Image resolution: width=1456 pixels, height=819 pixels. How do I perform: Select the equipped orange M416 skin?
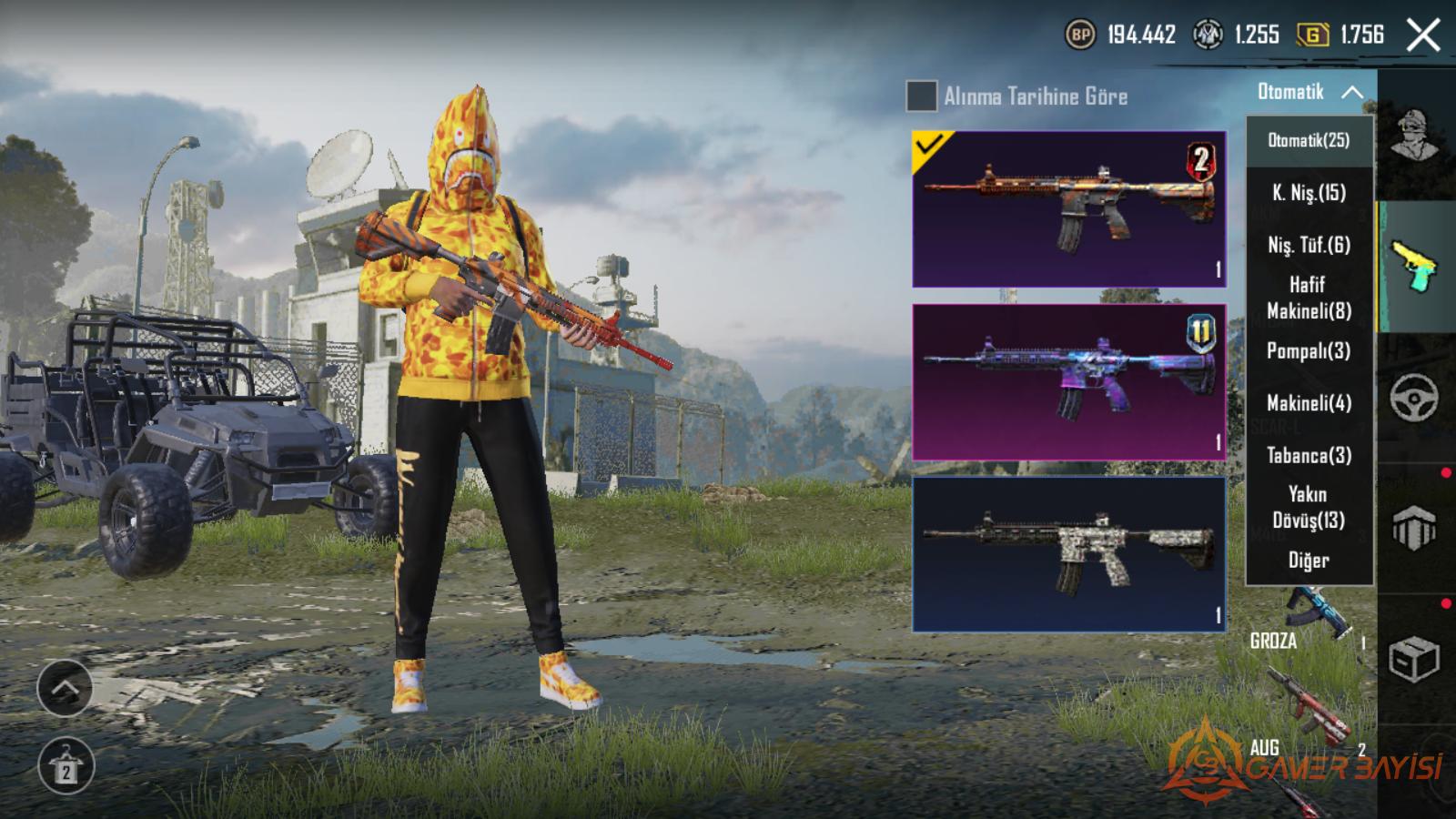pyautogui.click(x=1069, y=209)
